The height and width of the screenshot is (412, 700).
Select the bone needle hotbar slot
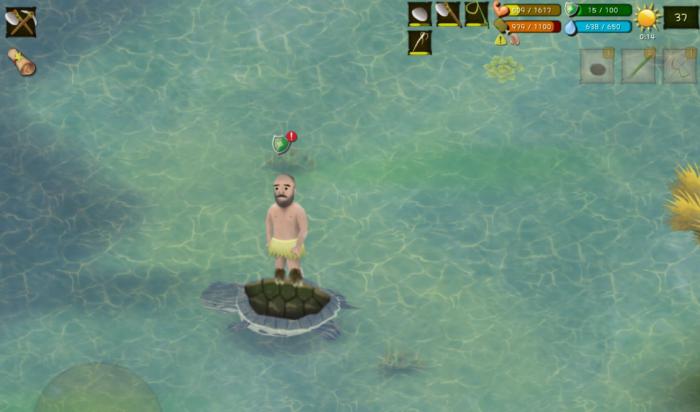[420, 43]
